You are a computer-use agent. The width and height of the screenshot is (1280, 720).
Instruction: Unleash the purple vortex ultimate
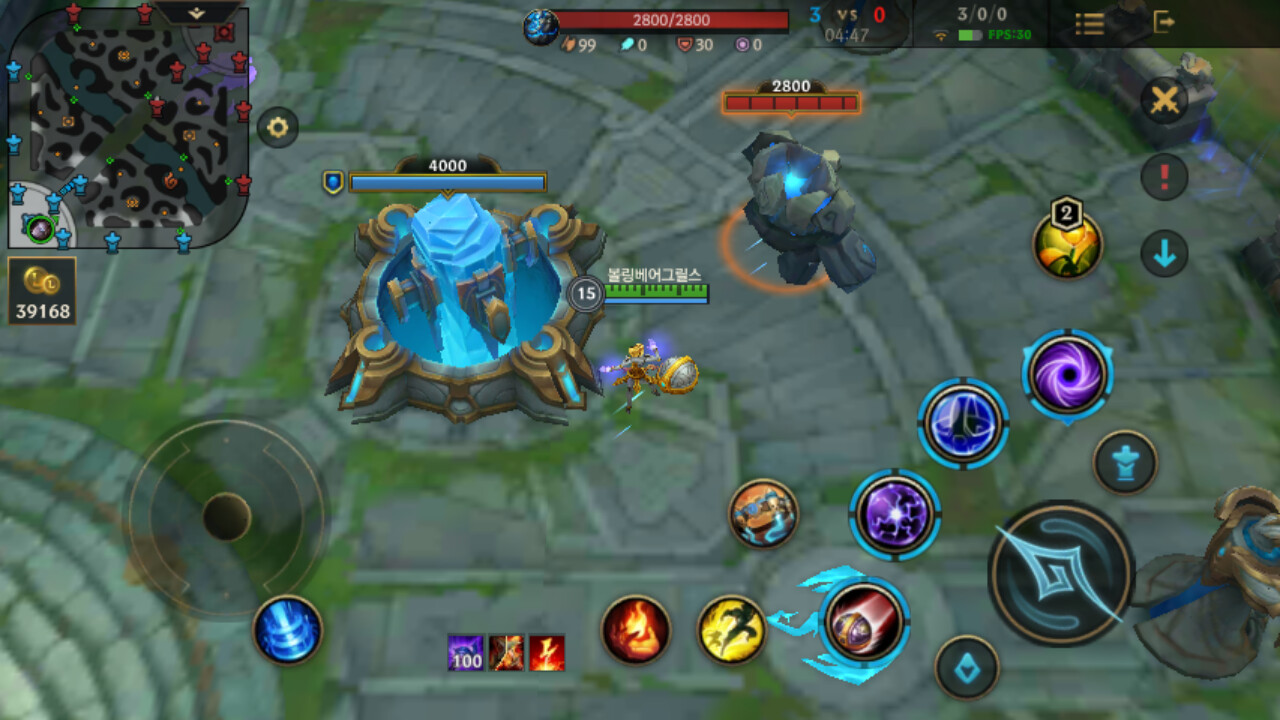coord(1067,375)
